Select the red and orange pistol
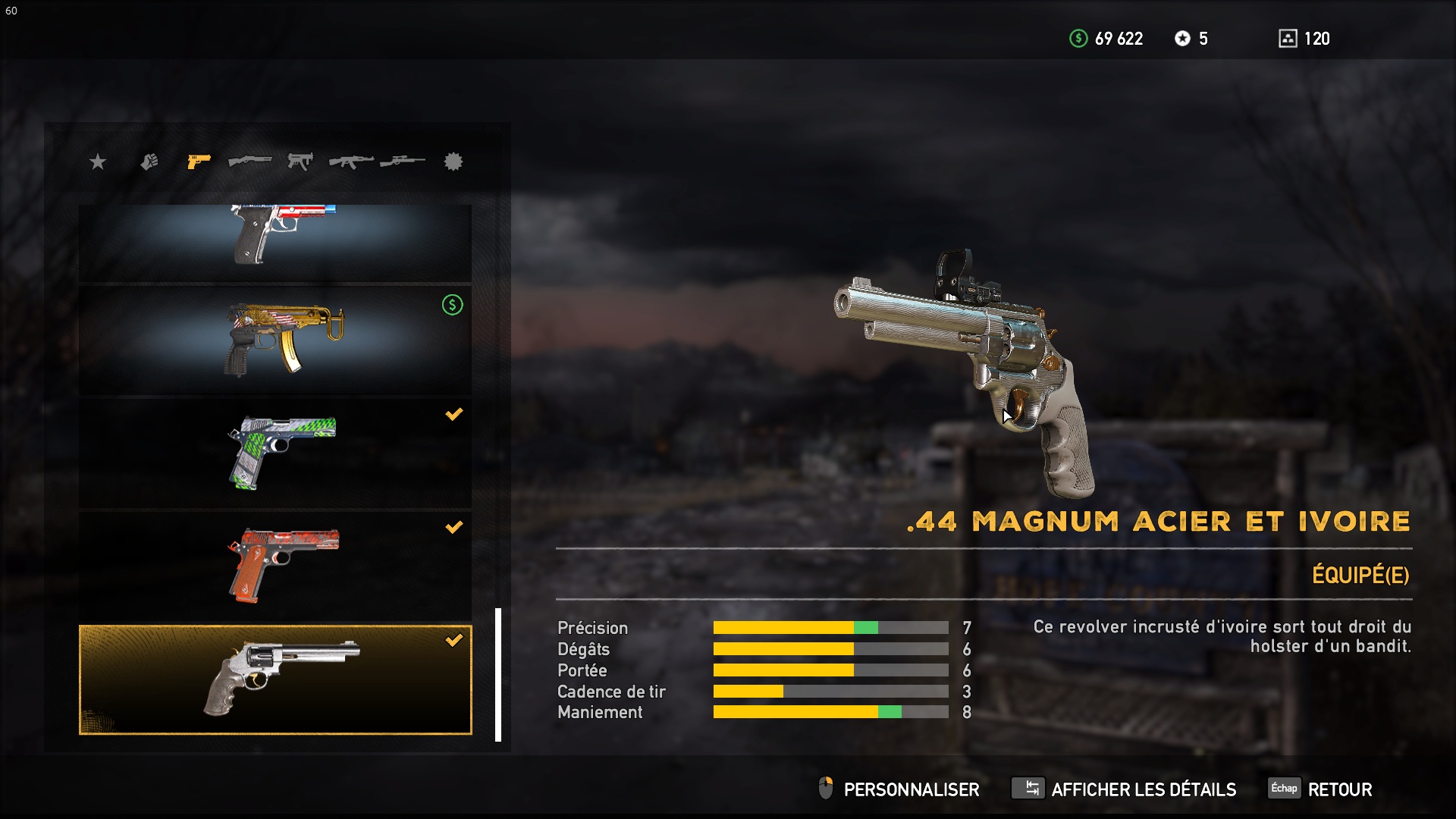This screenshot has height=819, width=1456. pyautogui.click(x=275, y=566)
